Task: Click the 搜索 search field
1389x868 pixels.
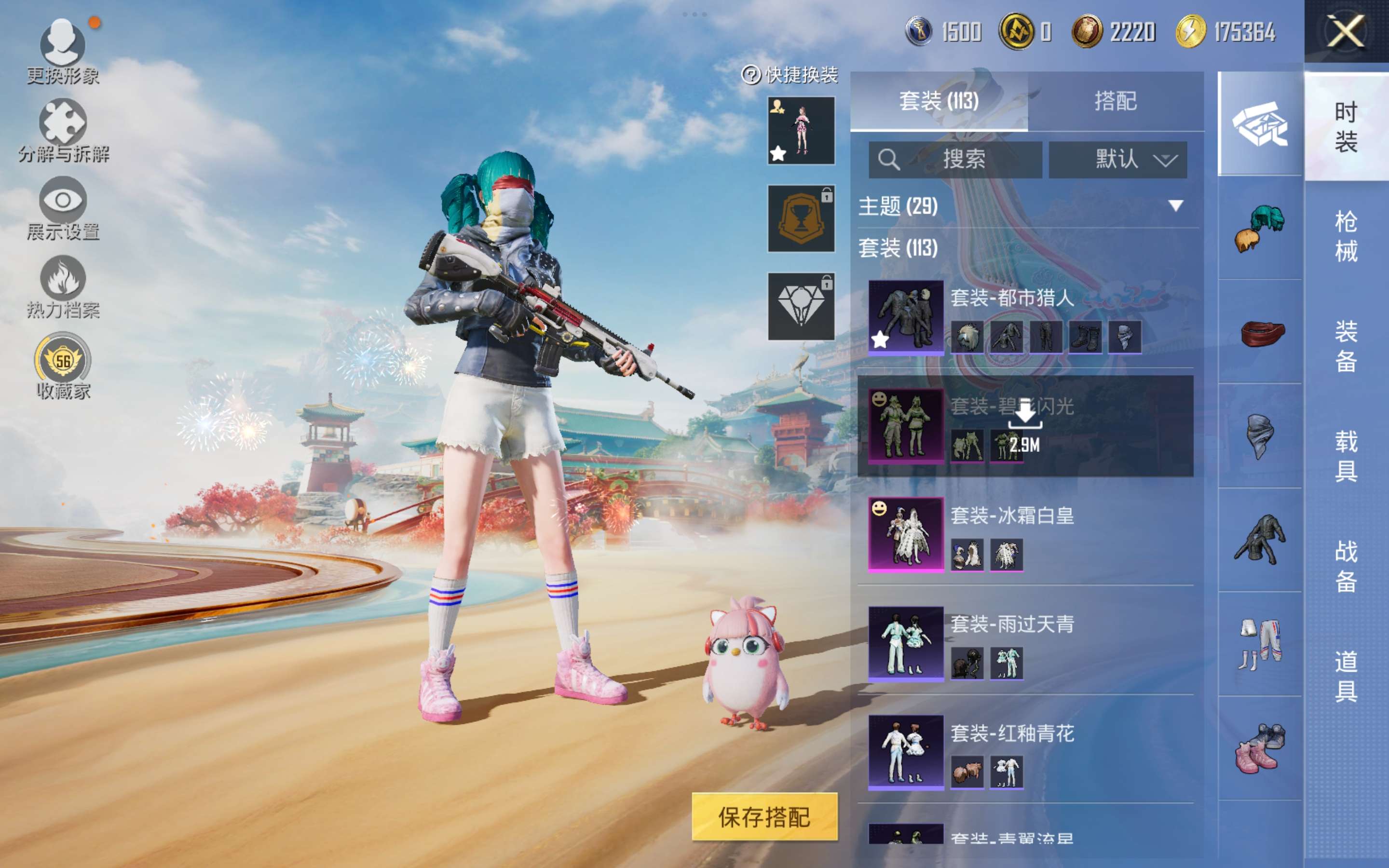Action: (x=955, y=160)
